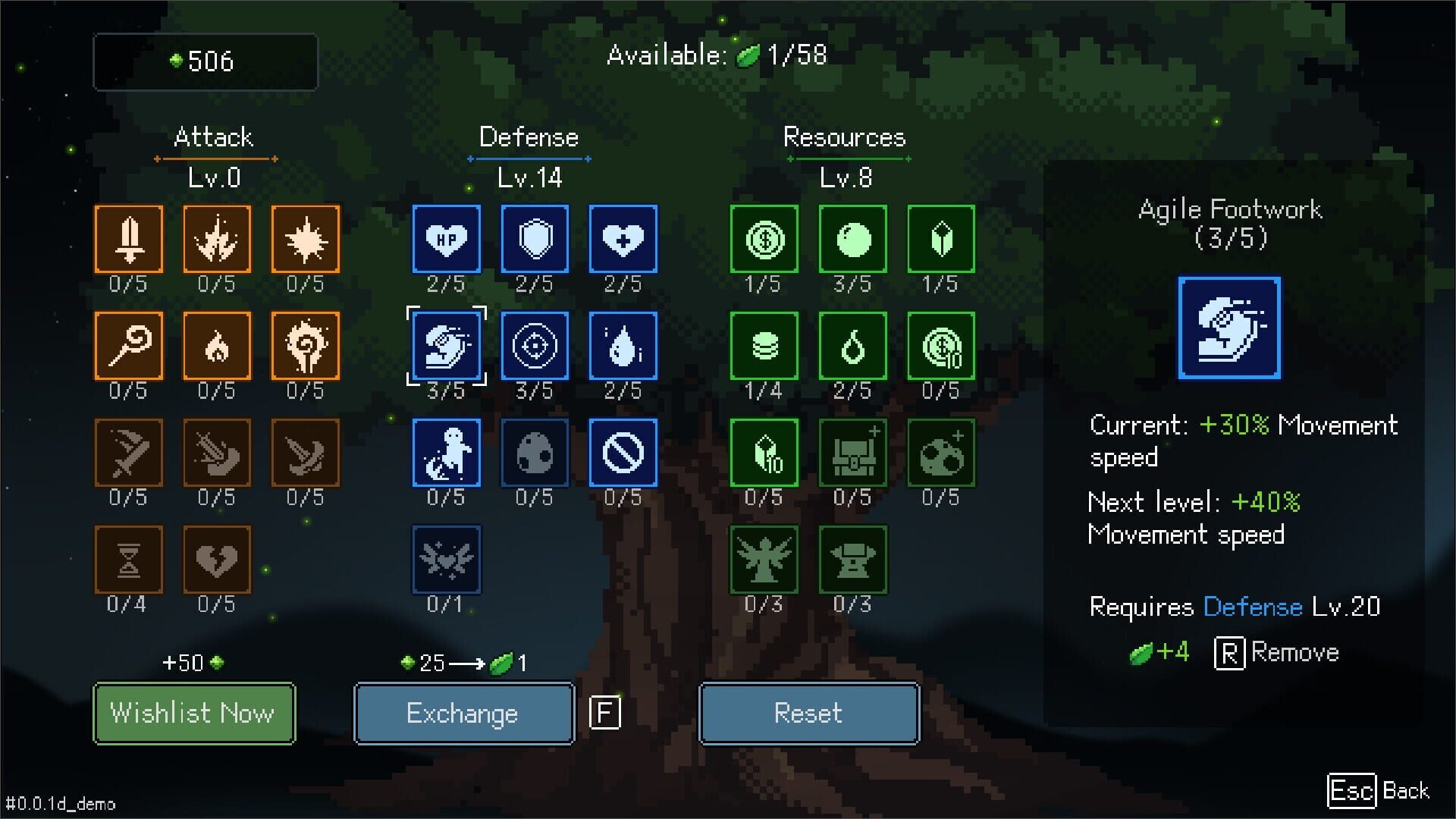
Task: Click the shield node in the Defense tree
Action: (x=534, y=239)
